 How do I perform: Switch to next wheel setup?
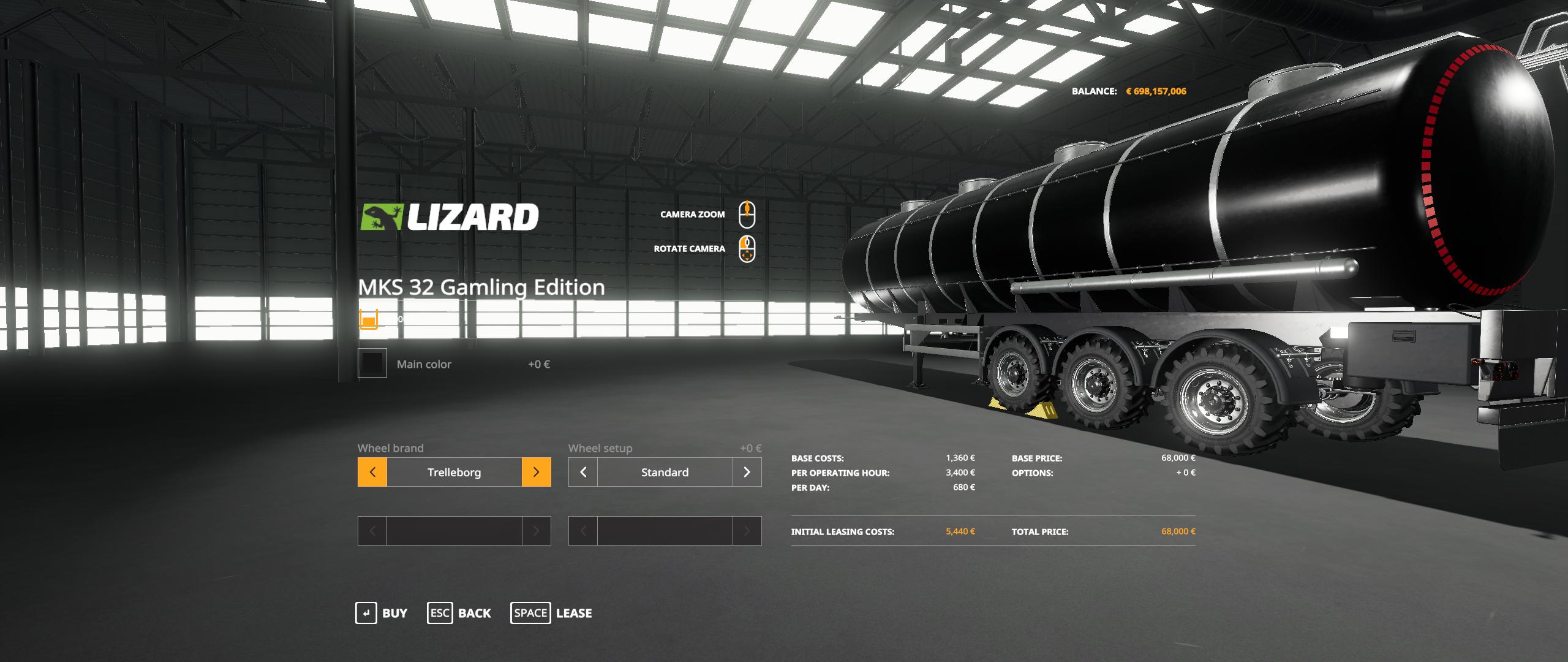pos(747,472)
